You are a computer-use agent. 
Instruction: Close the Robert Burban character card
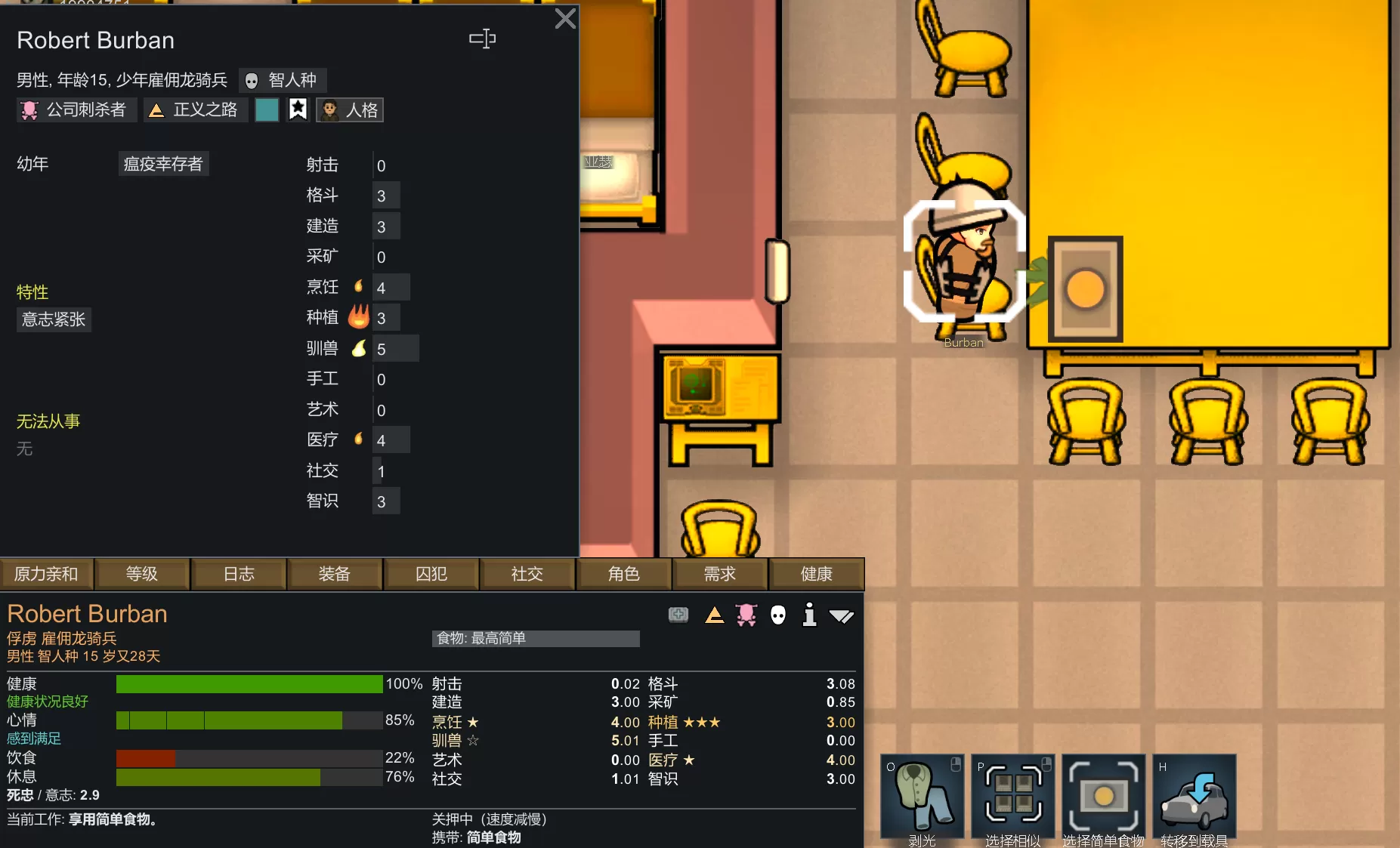[x=564, y=19]
